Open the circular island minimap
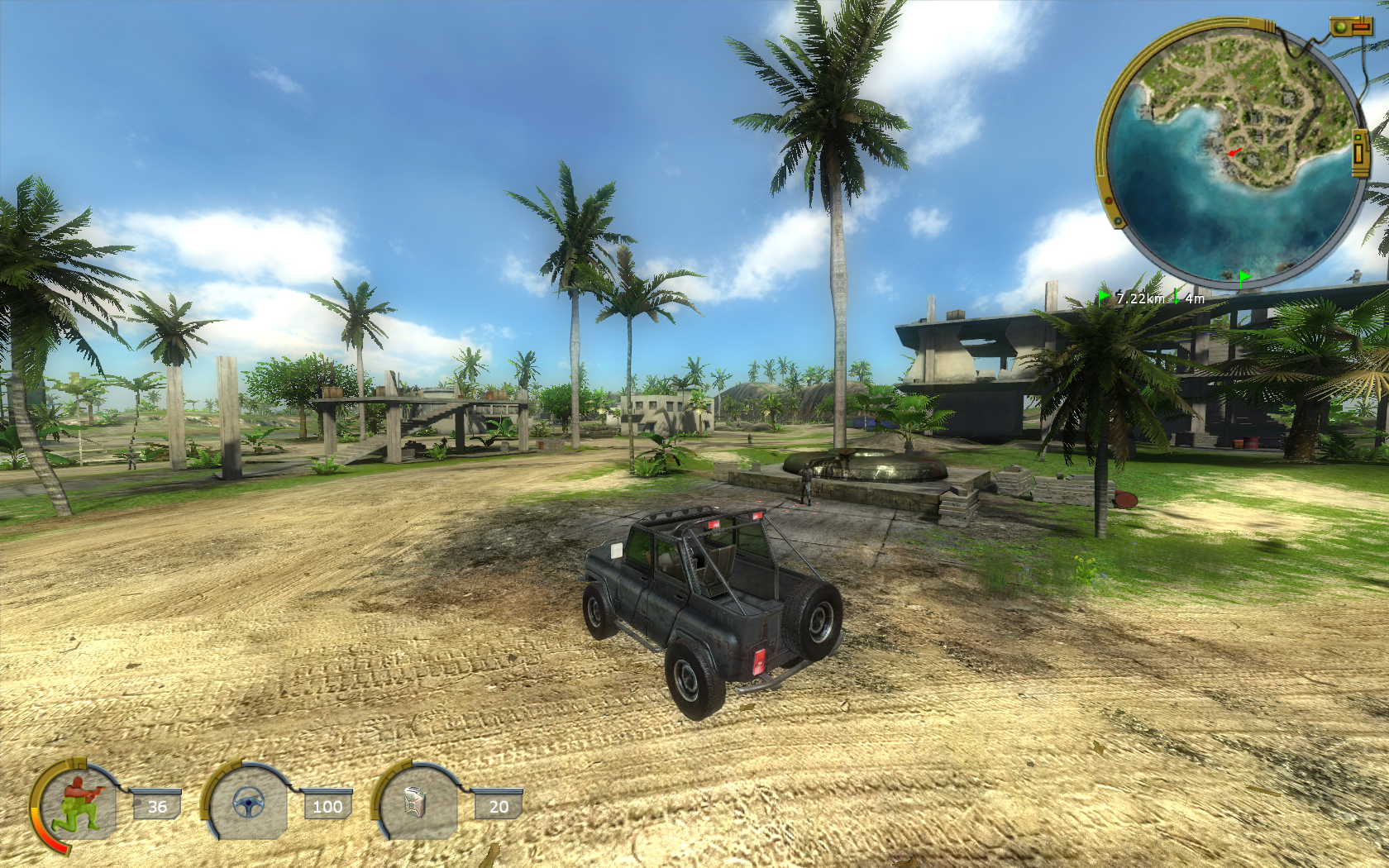Viewport: 1389px width, 868px height. [x=1233, y=153]
